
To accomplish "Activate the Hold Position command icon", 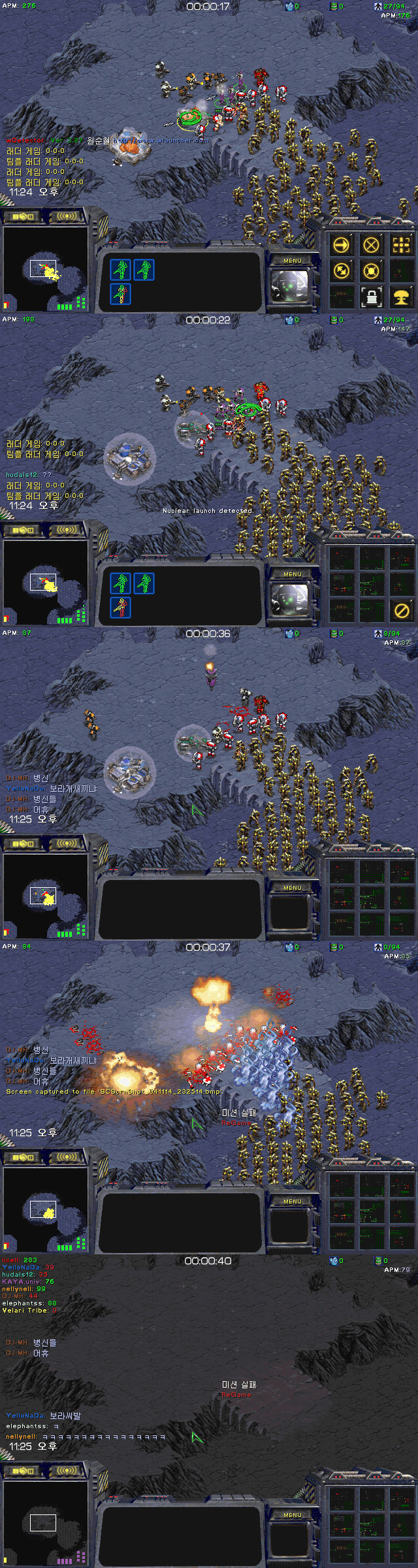I will coord(371,270).
